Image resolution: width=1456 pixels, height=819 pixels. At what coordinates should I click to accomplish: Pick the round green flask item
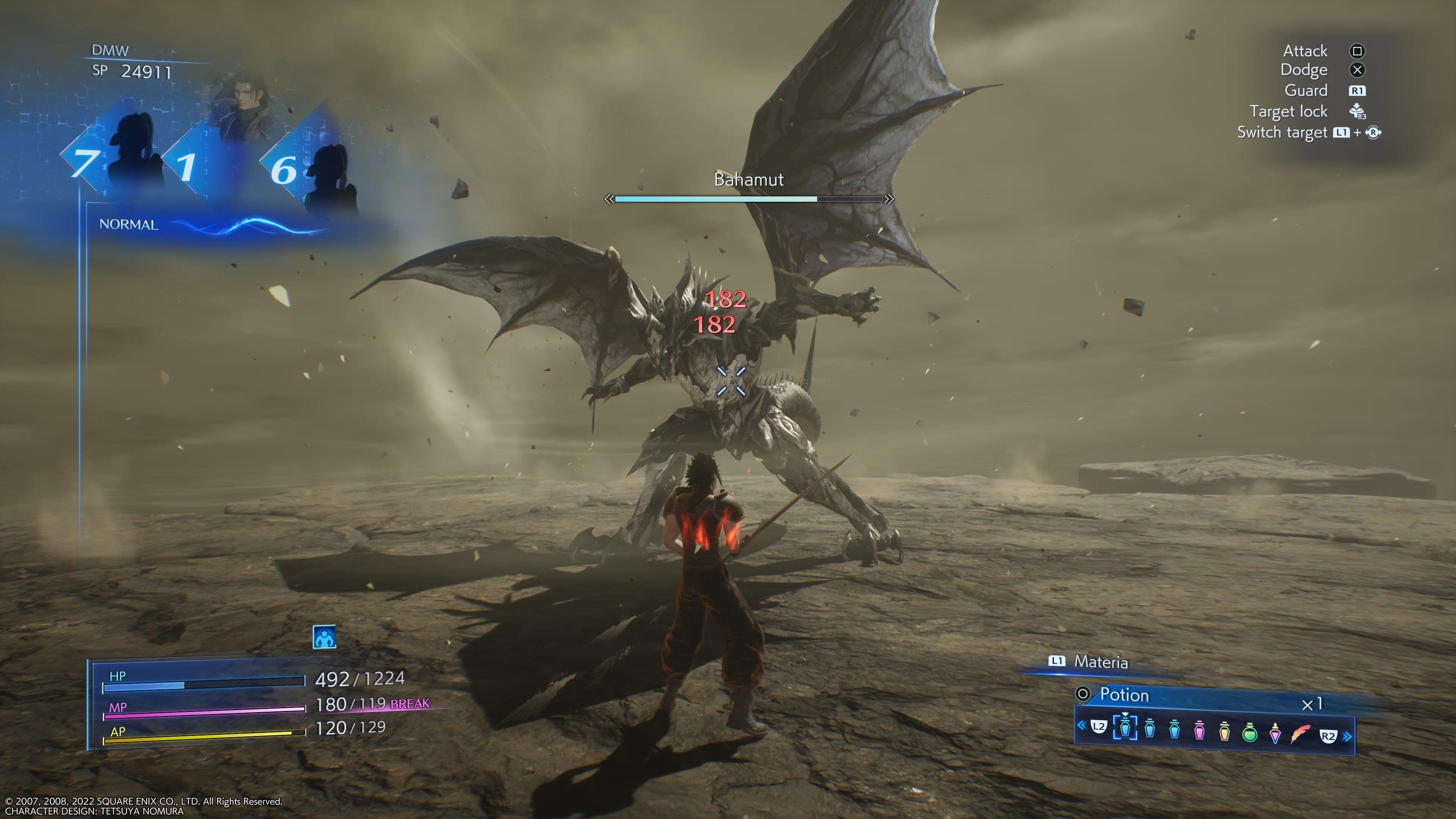(1250, 732)
